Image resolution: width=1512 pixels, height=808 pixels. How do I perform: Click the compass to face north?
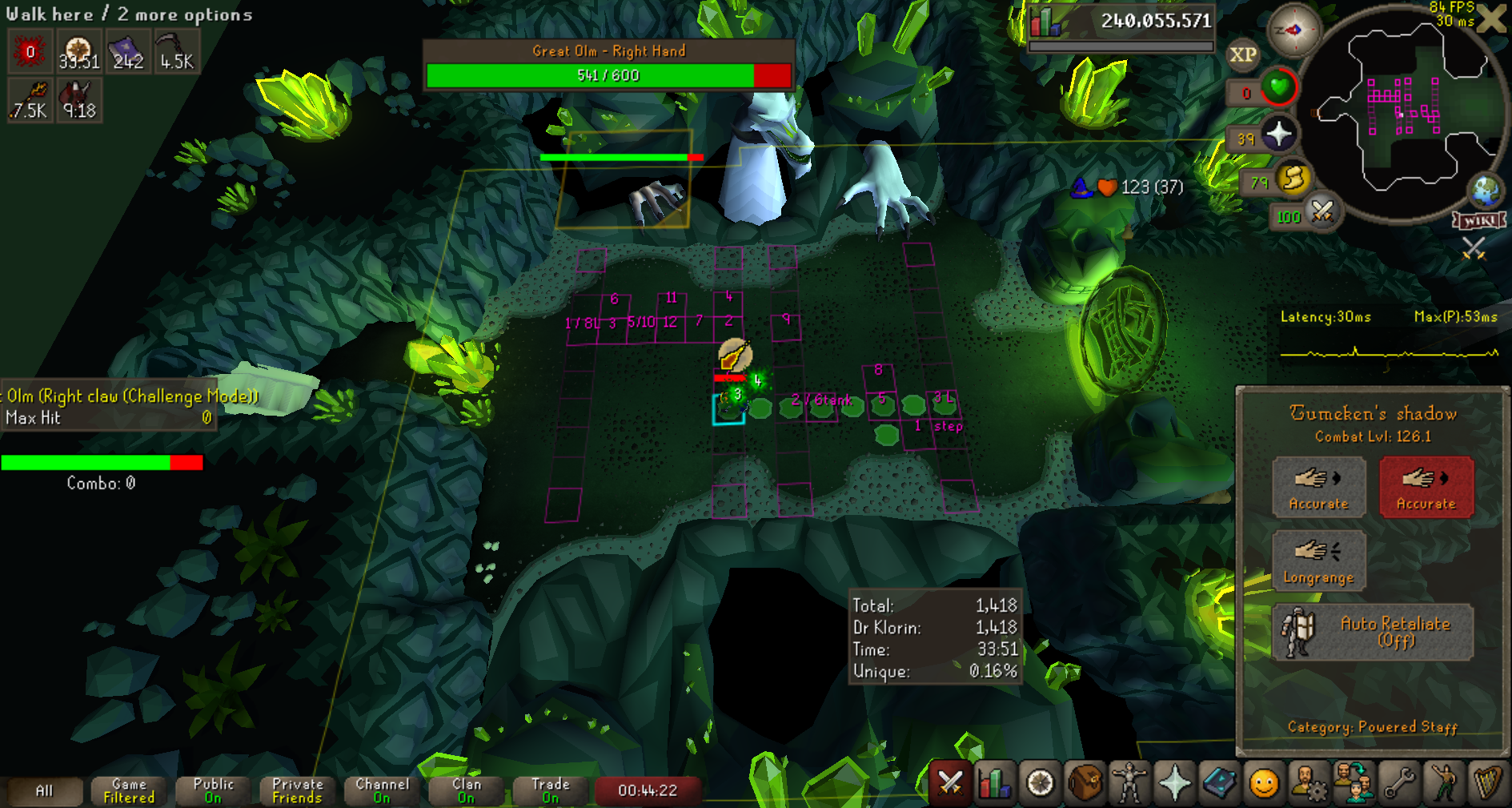pyautogui.click(x=1293, y=30)
